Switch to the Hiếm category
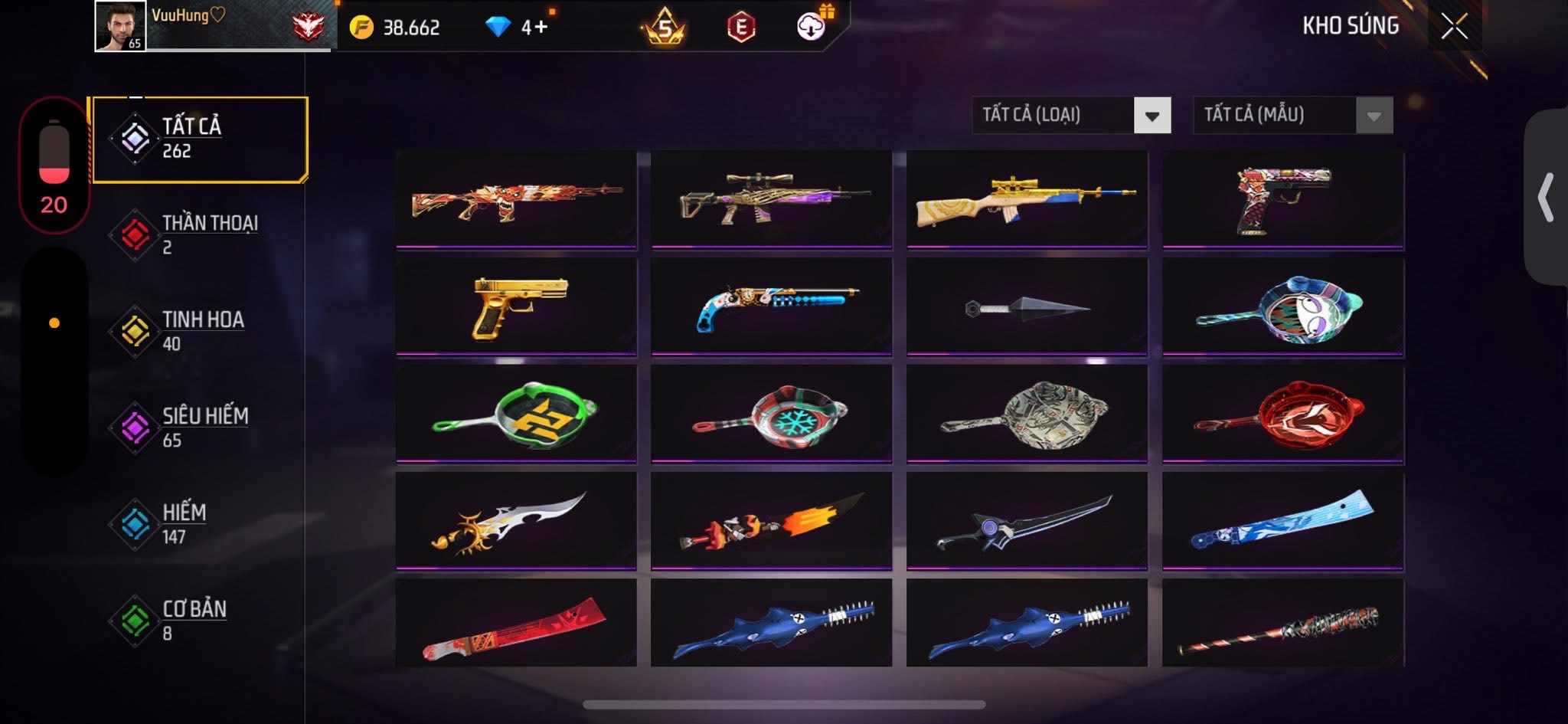This screenshot has width=1568, height=724. (199, 524)
